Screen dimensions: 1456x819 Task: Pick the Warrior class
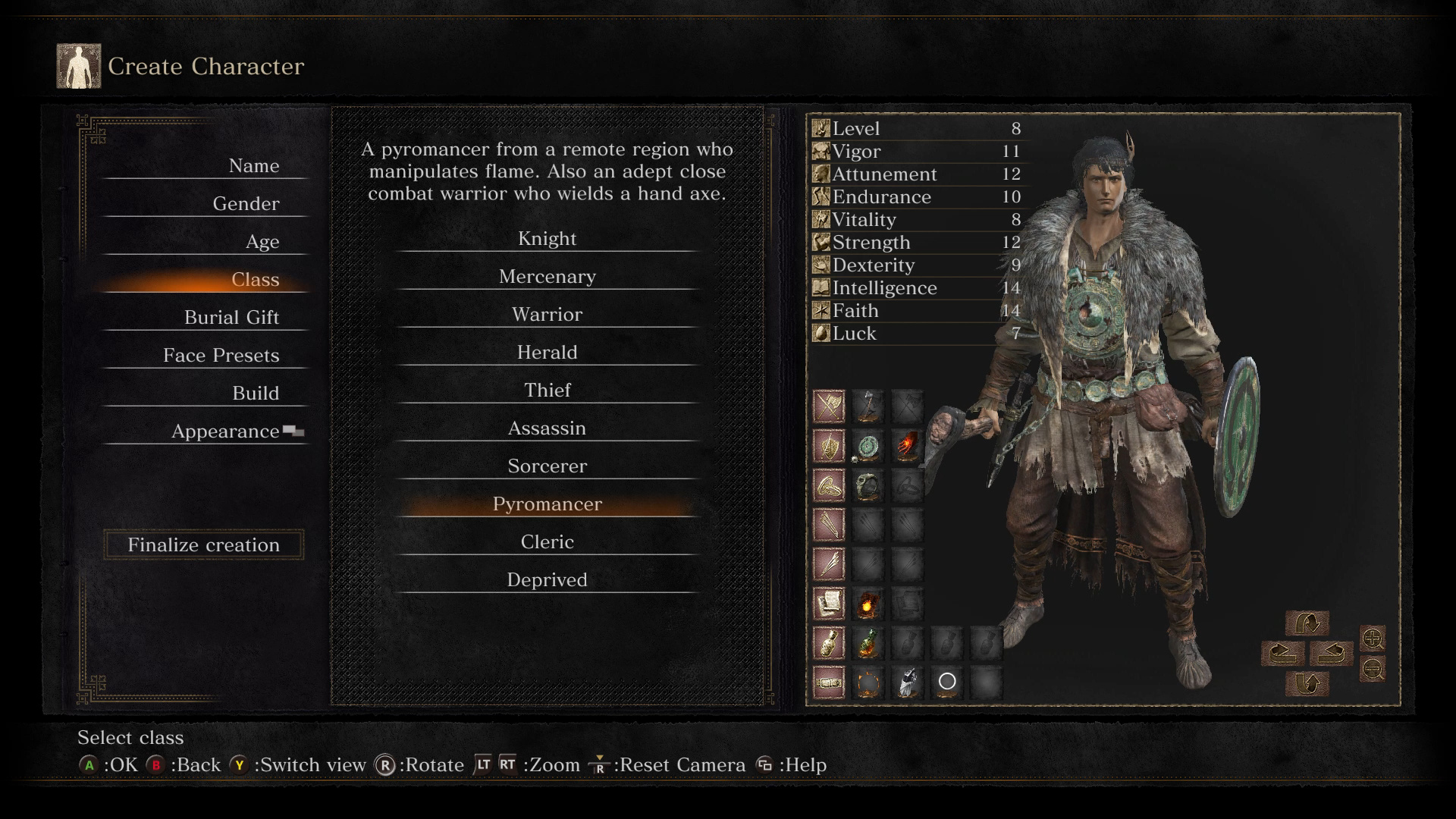click(x=547, y=315)
